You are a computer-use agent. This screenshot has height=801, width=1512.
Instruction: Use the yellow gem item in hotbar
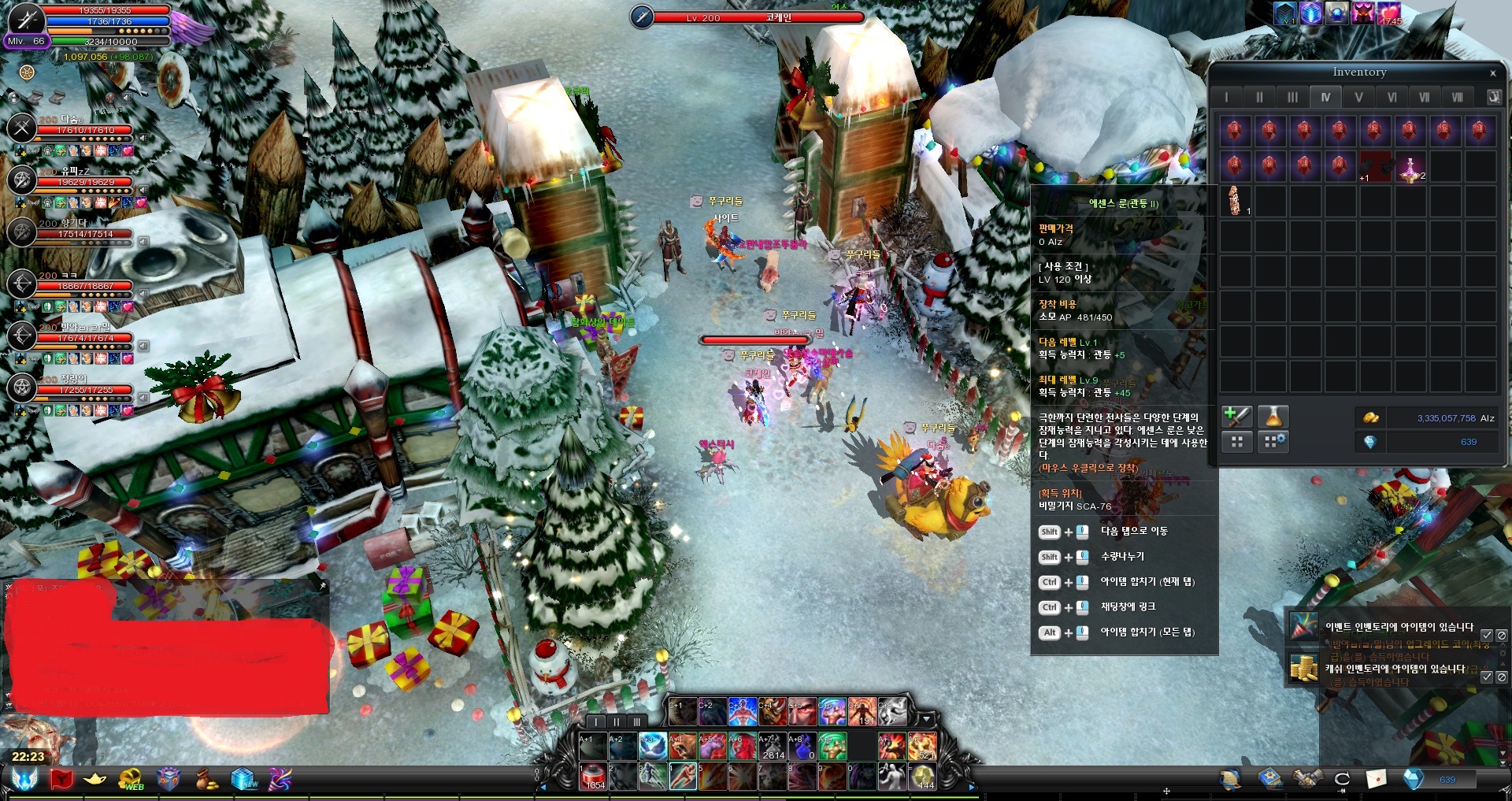point(922,777)
